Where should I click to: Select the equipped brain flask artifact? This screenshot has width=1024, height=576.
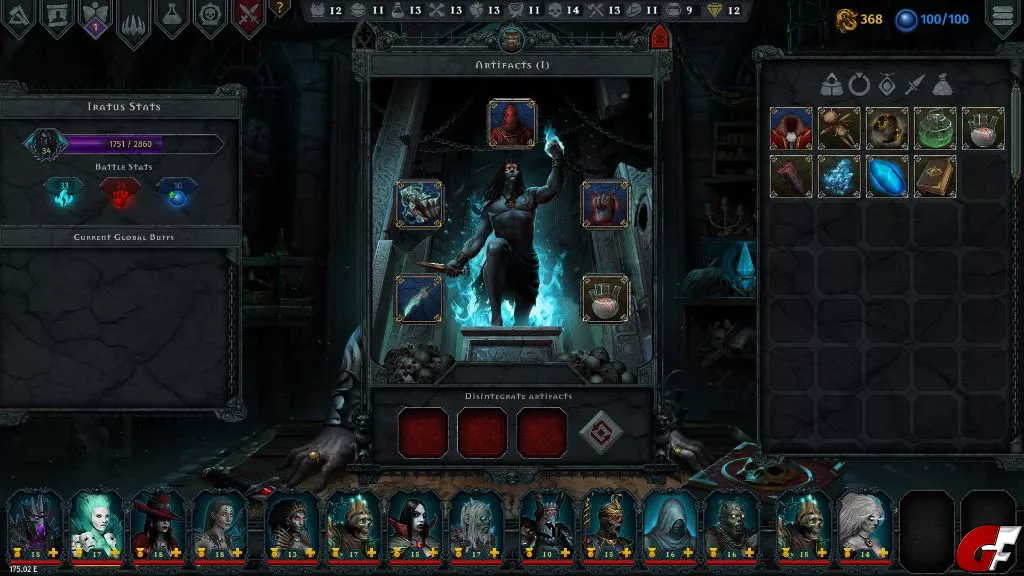[x=605, y=298]
